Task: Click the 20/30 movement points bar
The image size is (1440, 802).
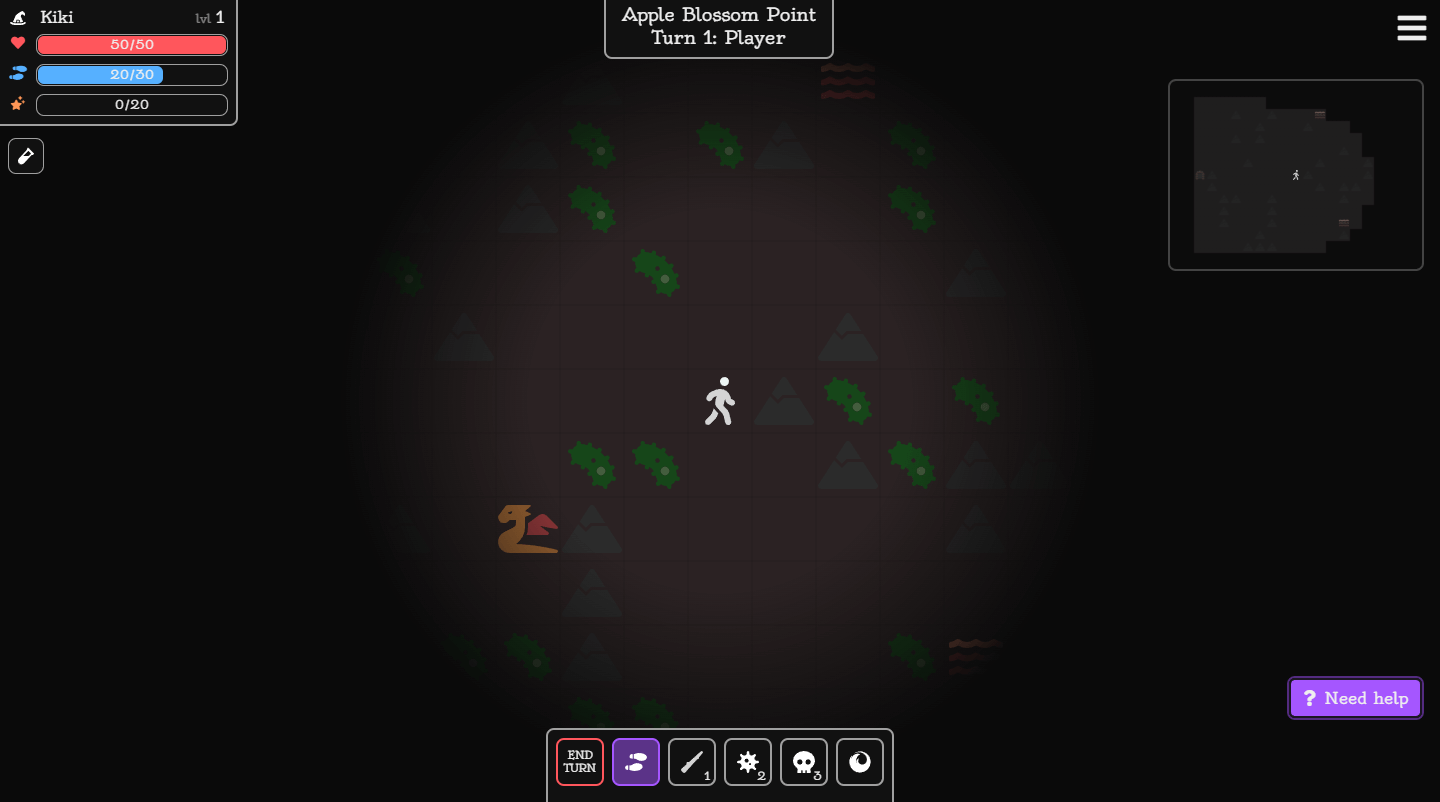Action: (x=131, y=74)
